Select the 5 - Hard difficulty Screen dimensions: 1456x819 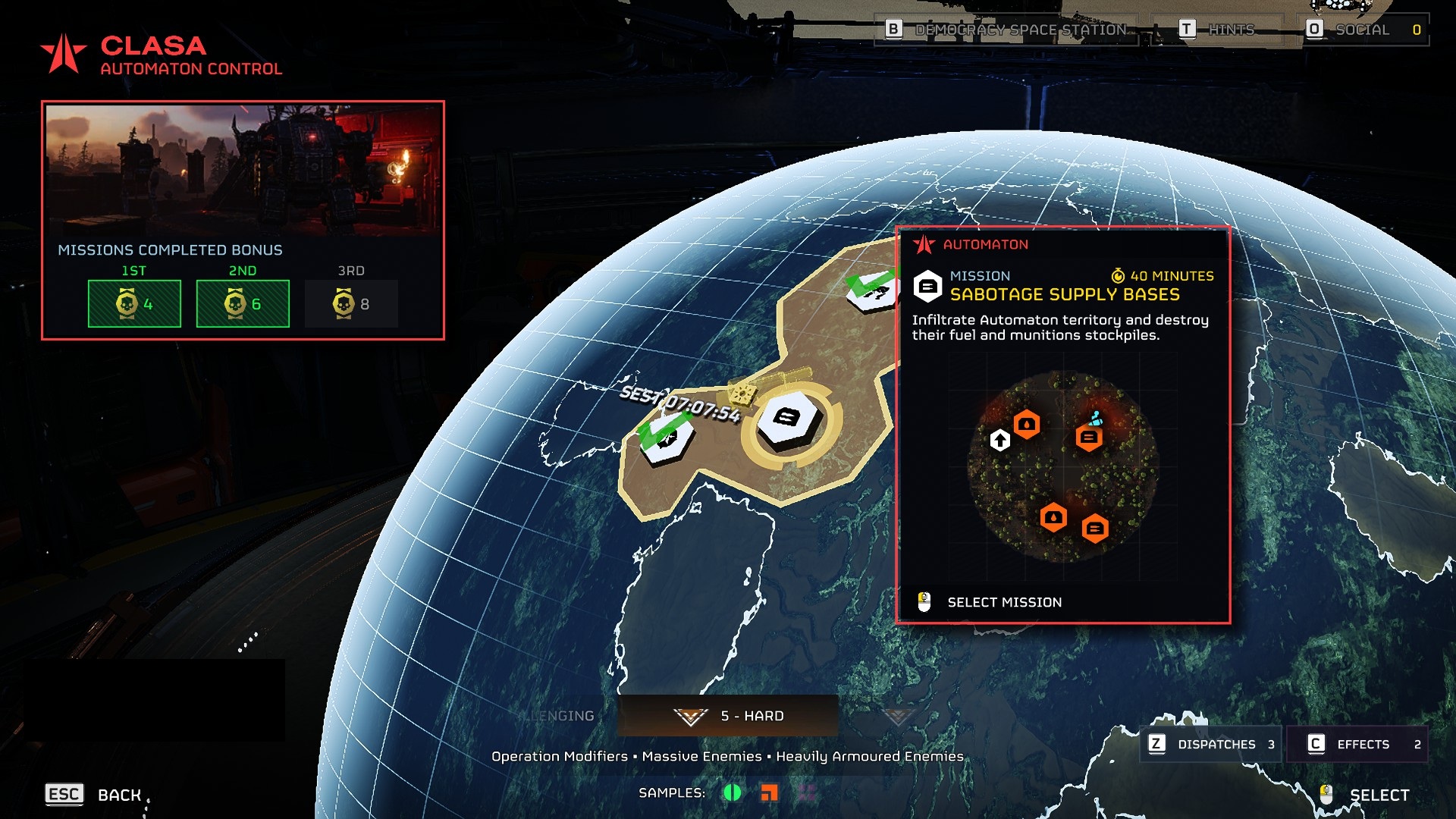point(728,716)
